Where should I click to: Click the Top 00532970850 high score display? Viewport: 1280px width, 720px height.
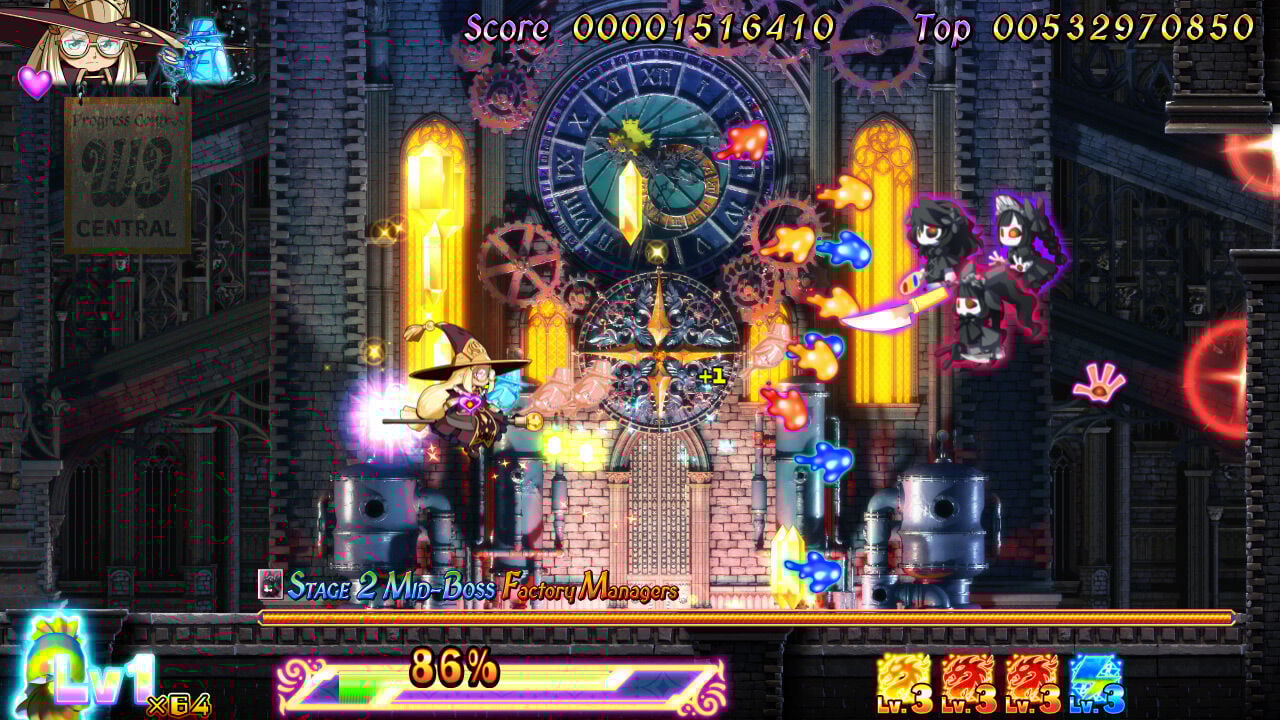click(1085, 25)
